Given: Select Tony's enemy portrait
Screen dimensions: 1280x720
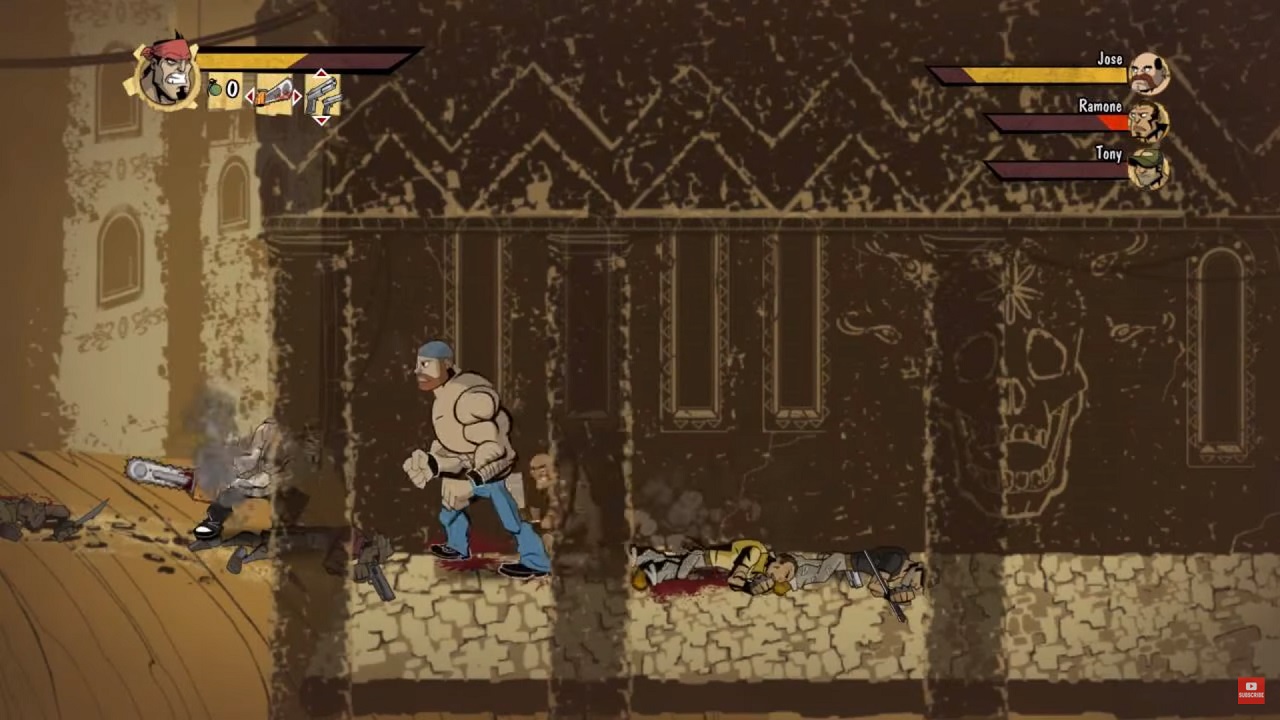Looking at the screenshot, I should (1148, 167).
